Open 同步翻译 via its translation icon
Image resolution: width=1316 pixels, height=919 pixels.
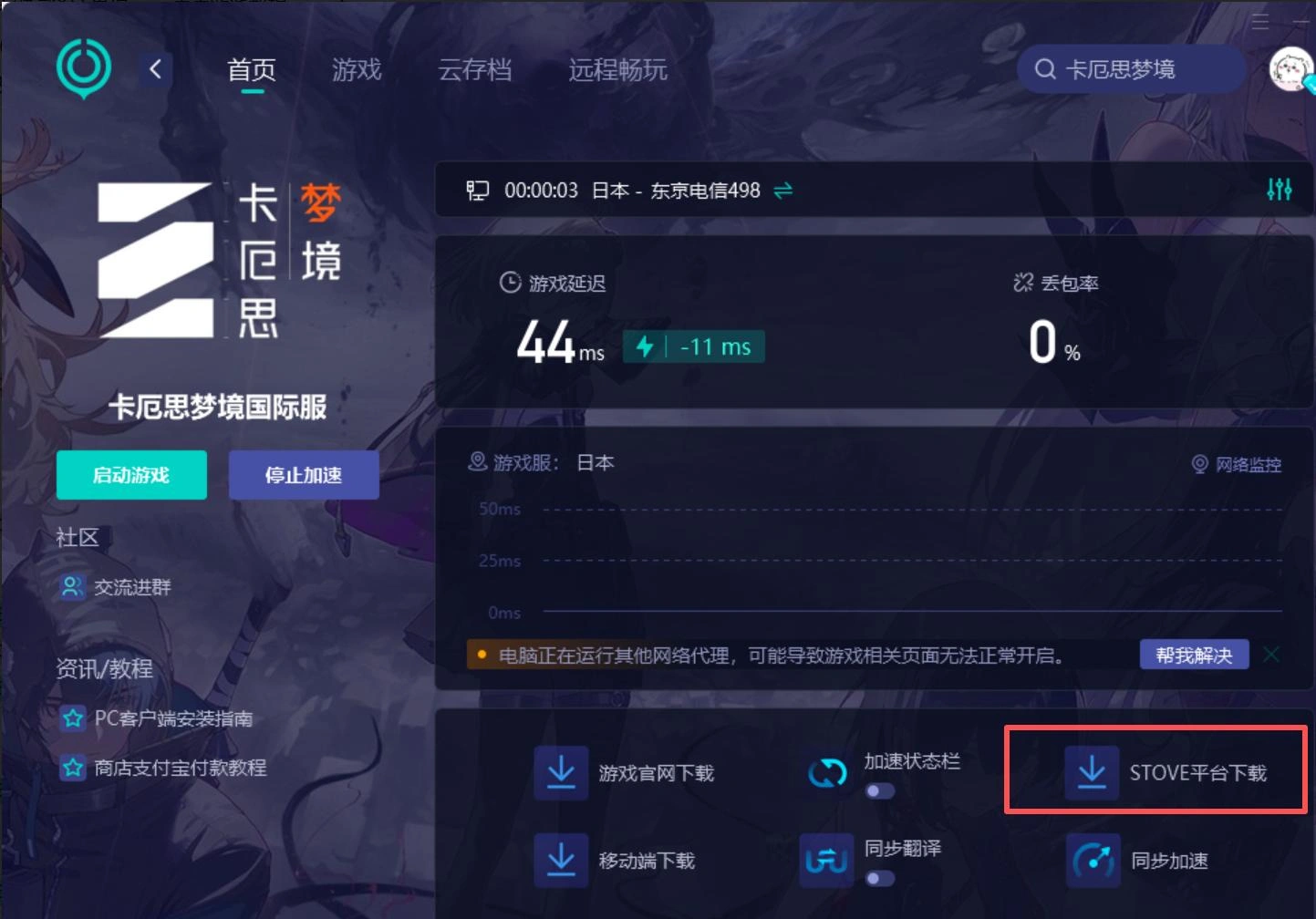pos(824,859)
